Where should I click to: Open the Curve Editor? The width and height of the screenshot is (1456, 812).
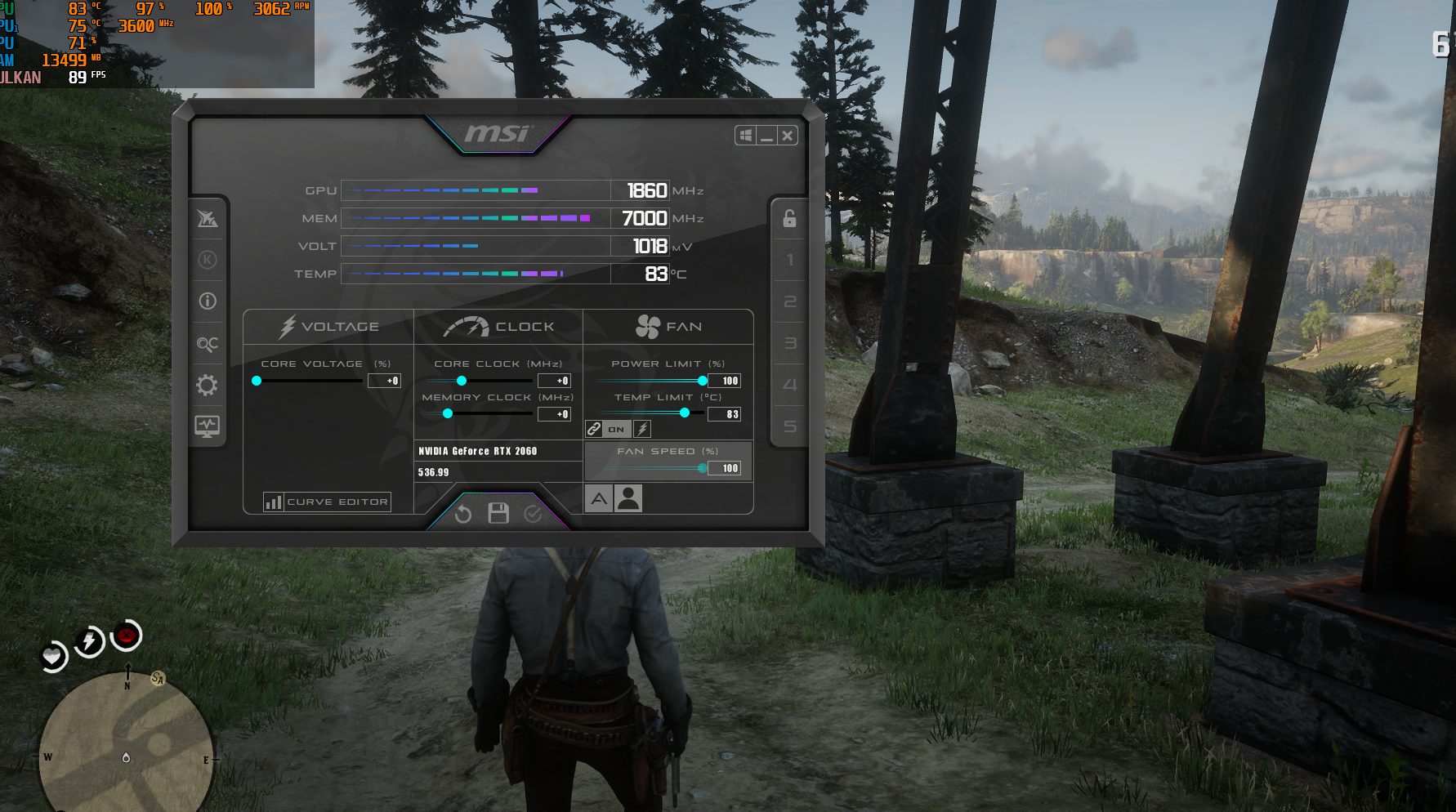(327, 502)
